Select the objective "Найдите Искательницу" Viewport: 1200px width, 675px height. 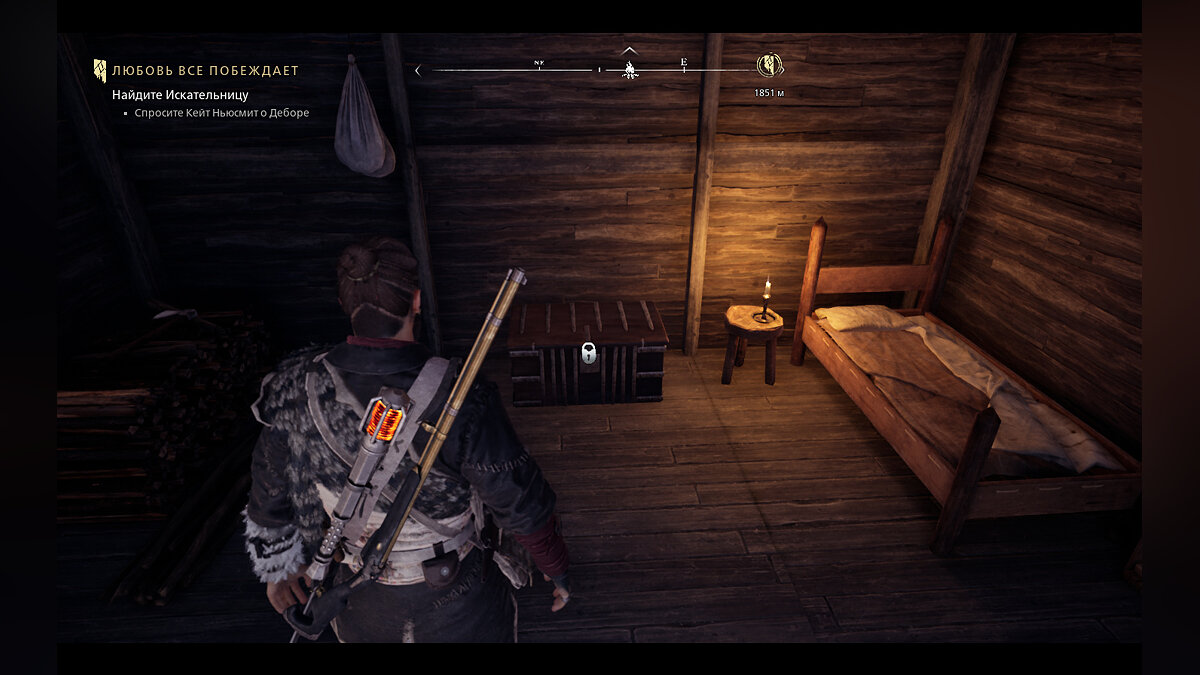pyautogui.click(x=180, y=95)
